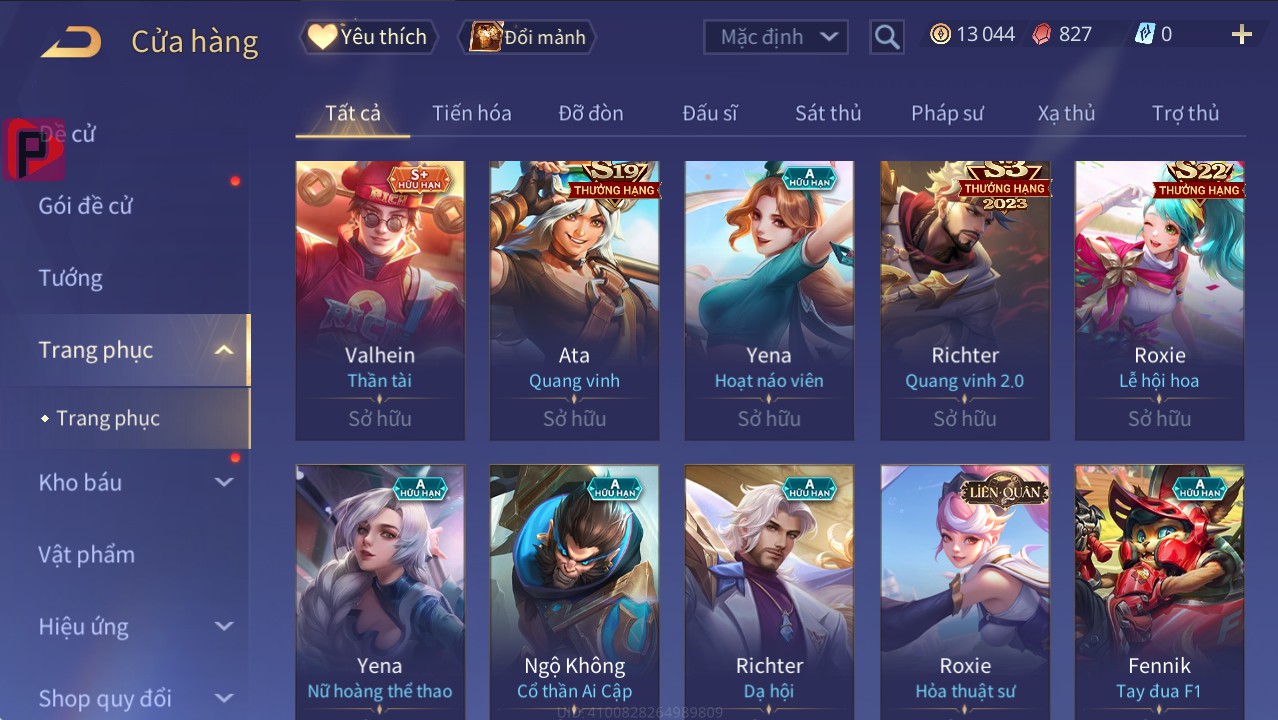The height and width of the screenshot is (720, 1278).
Task: Switch to the Tiến hóa tab
Action: tap(471, 113)
